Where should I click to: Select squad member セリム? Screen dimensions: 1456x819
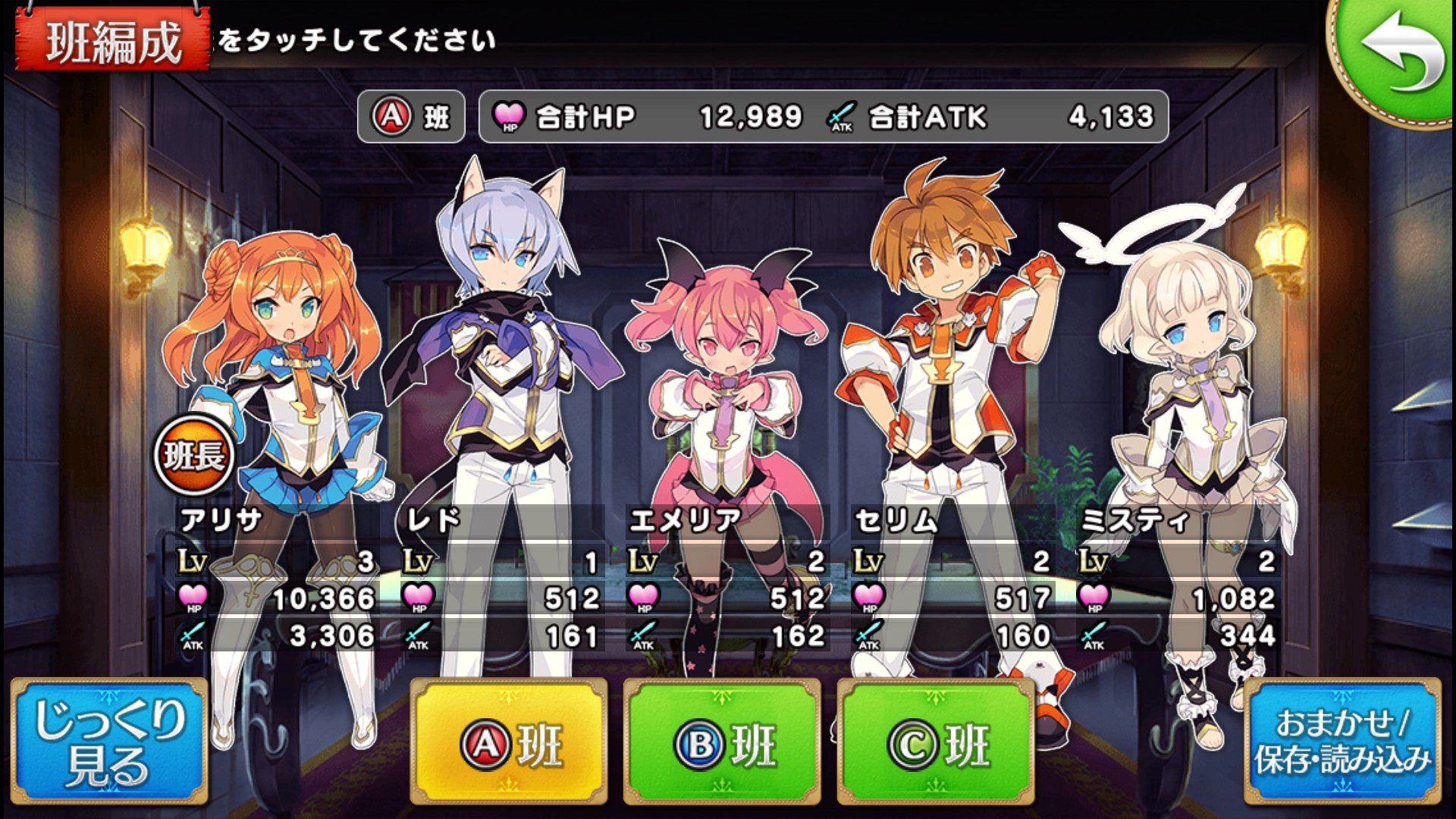[948, 379]
